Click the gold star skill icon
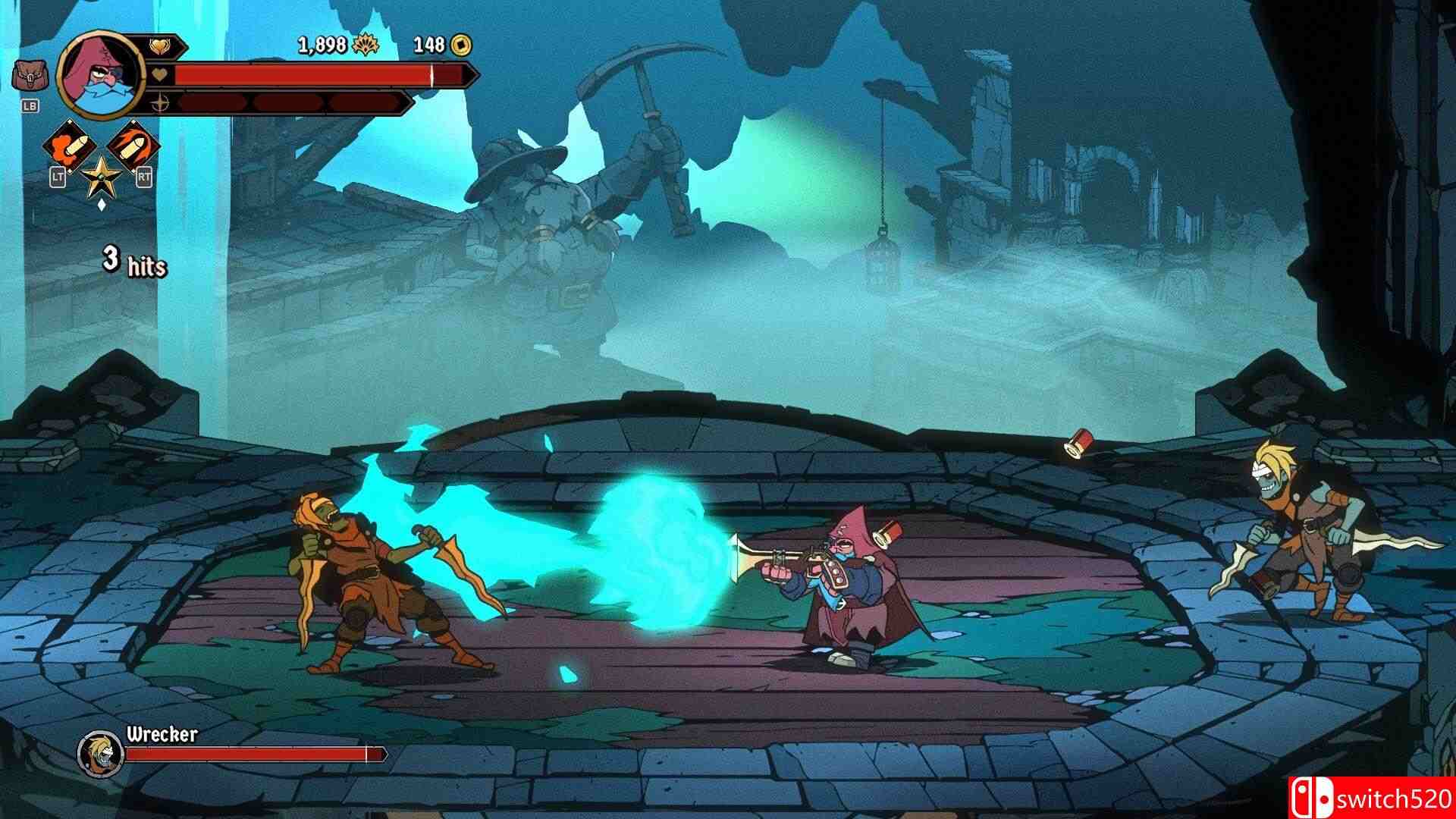The image size is (1456, 819). (101, 176)
